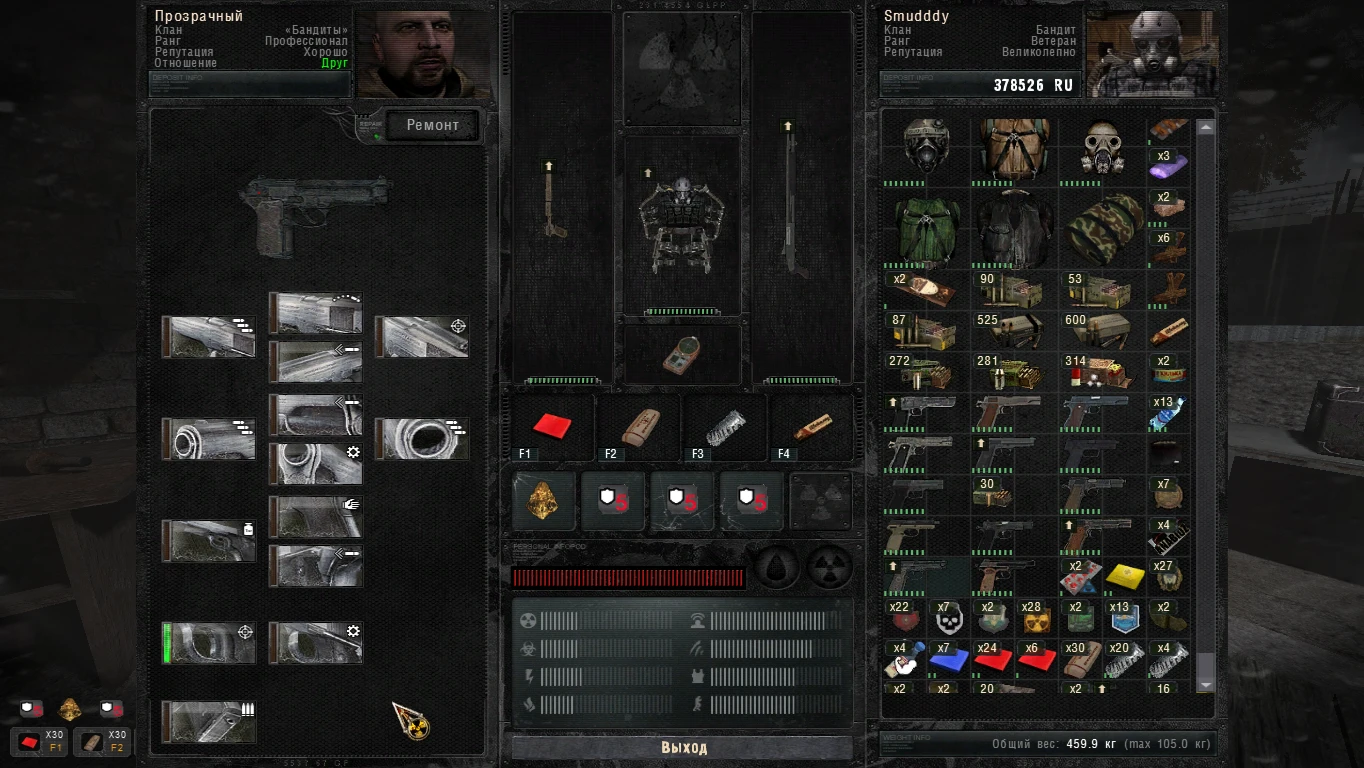Click the red health progress bar
The image size is (1364, 768).
tap(627, 578)
